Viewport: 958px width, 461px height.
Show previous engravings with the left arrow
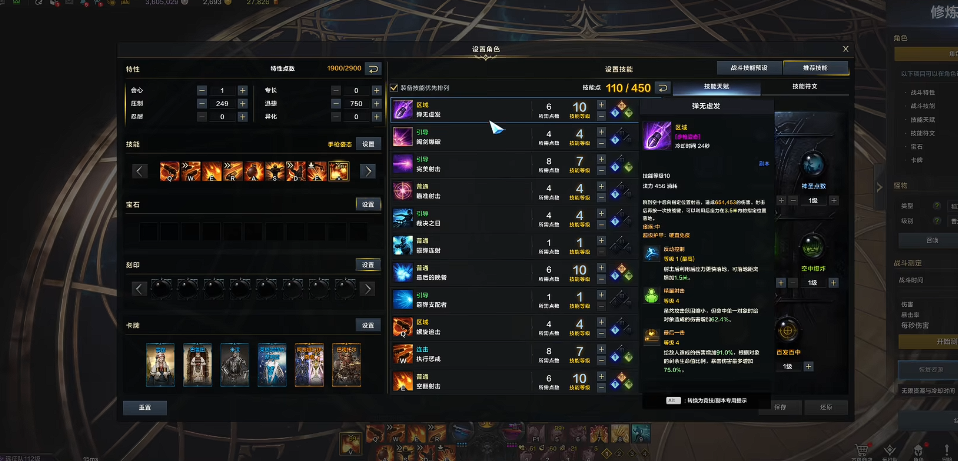pos(140,289)
